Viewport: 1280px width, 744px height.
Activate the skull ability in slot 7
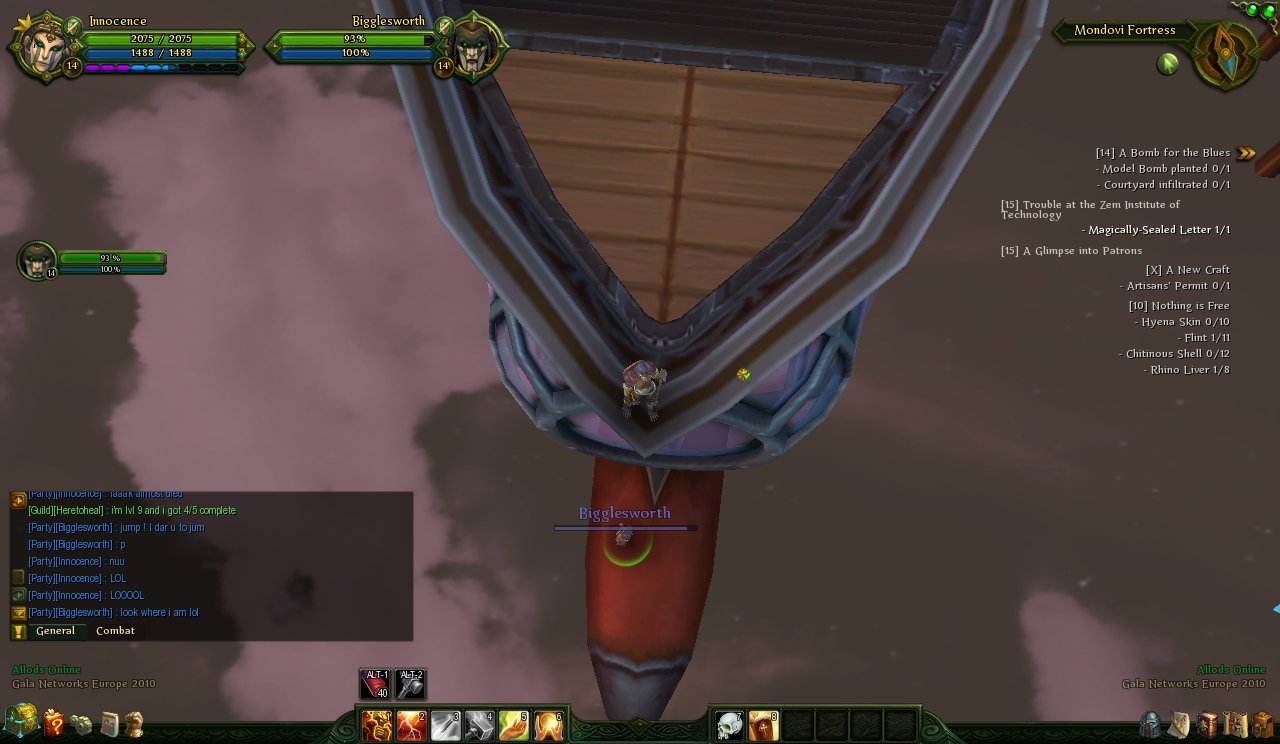pos(729,726)
